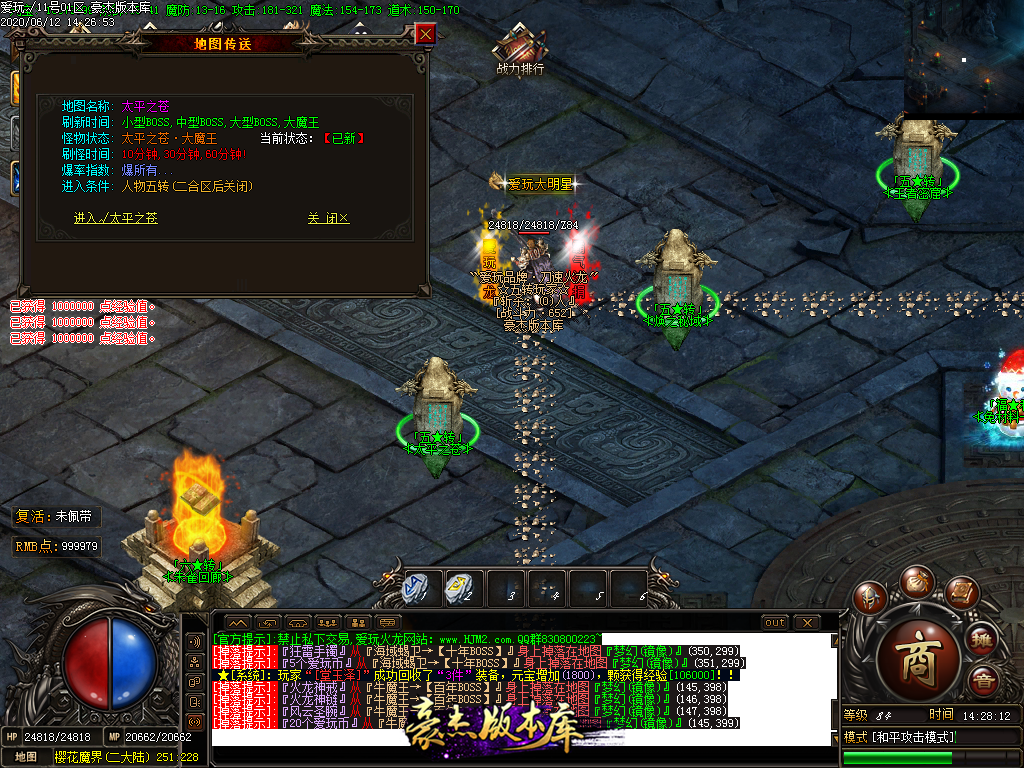This screenshot has width=1024, height=768.
Task: Click the chat panel's out button
Action: [x=775, y=622]
